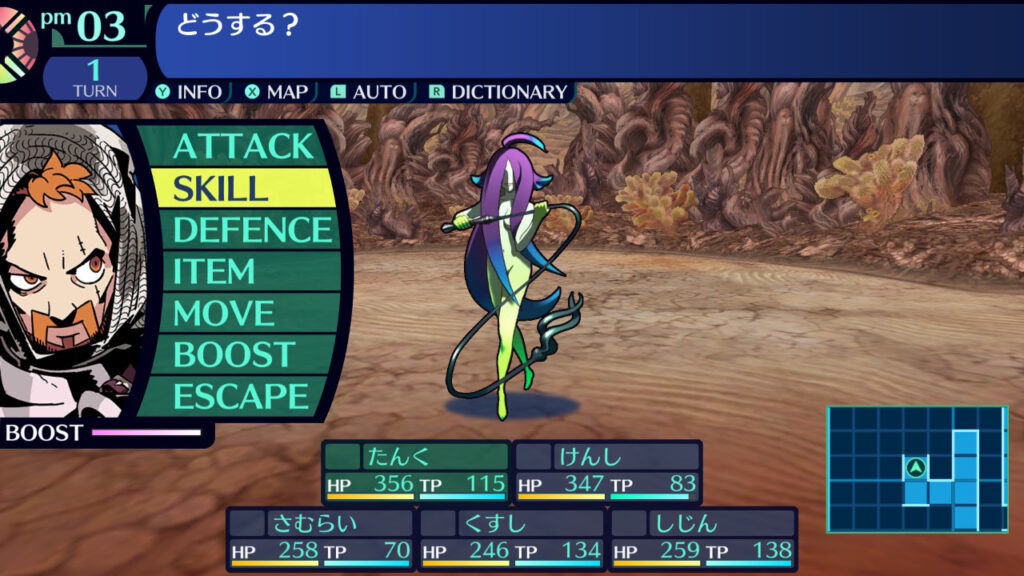This screenshot has width=1024, height=576.
Task: Toggle AUTO battle mode
Action: [369, 92]
